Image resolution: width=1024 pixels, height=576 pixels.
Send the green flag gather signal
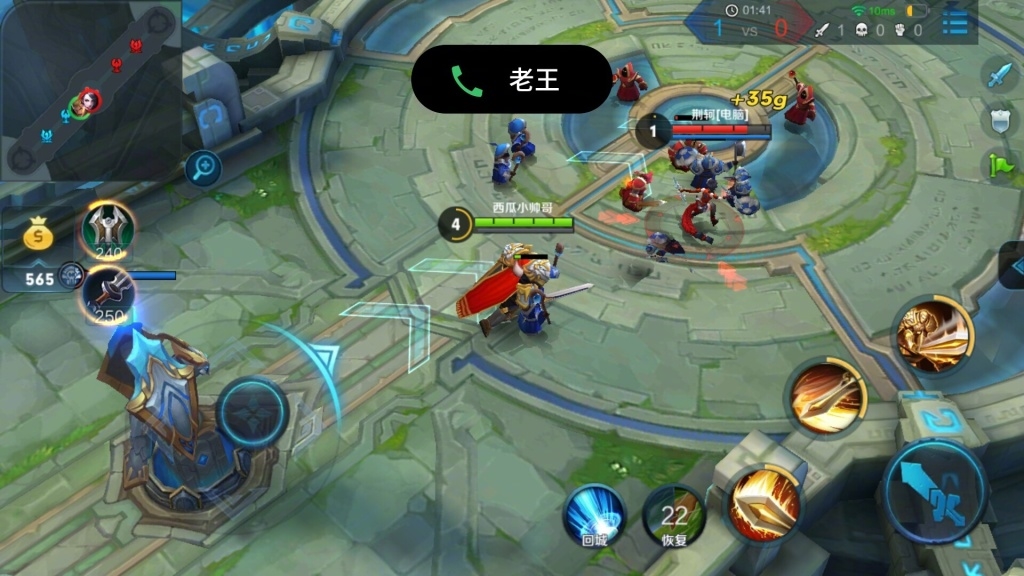tap(1000, 166)
